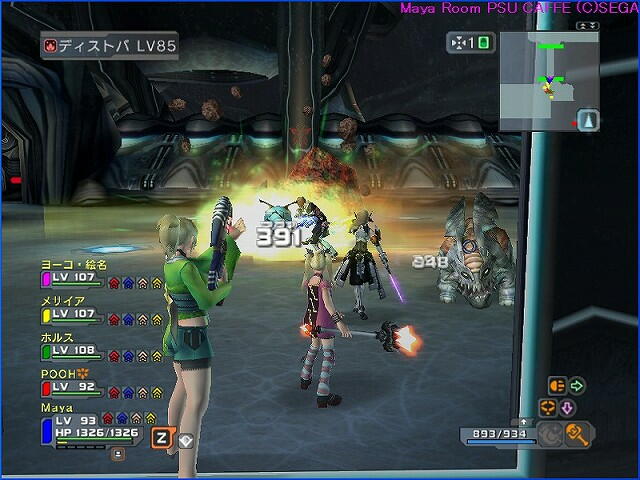Screen dimensions: 640x480
Task: Choose the purple down-arrow palette icon
Action: point(567,407)
